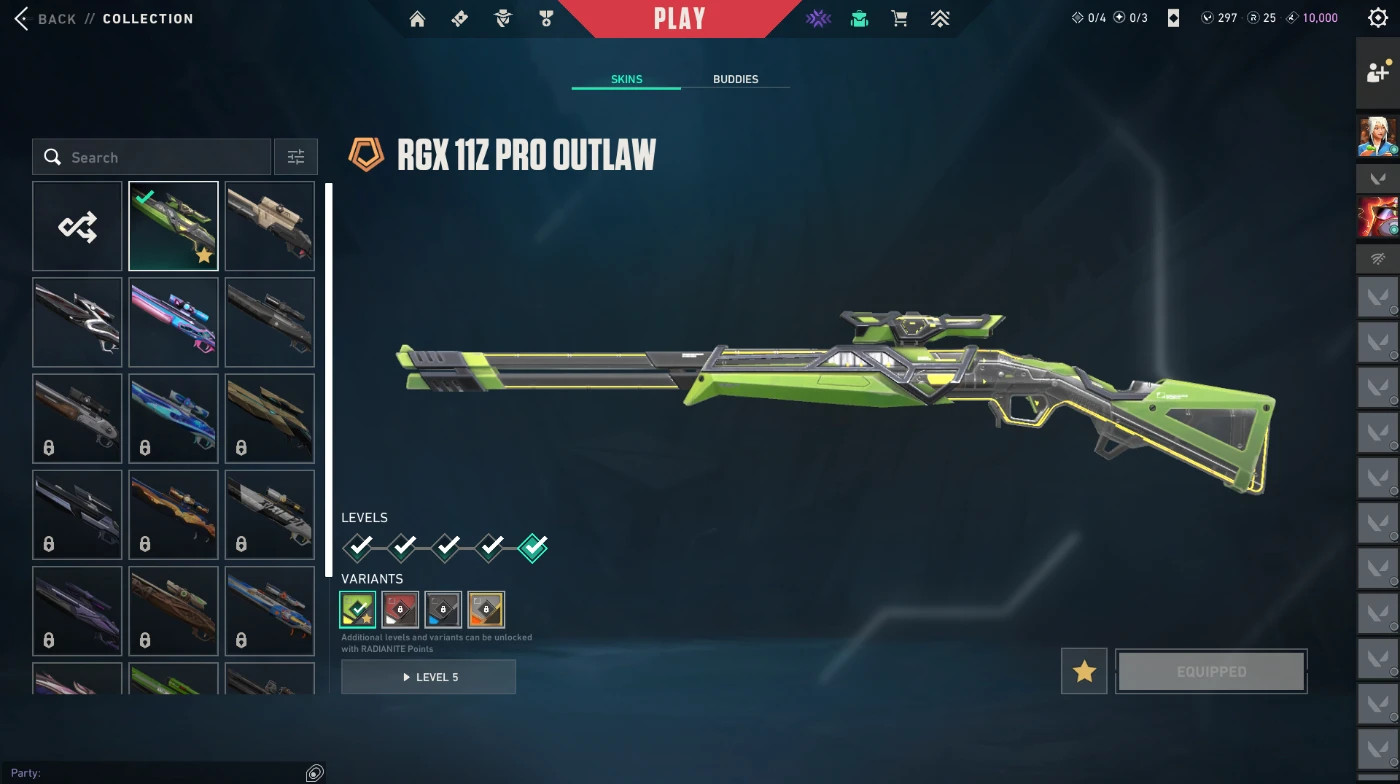Select the locked red variant swatch
This screenshot has width=1400, height=784.
pyautogui.click(x=400, y=609)
